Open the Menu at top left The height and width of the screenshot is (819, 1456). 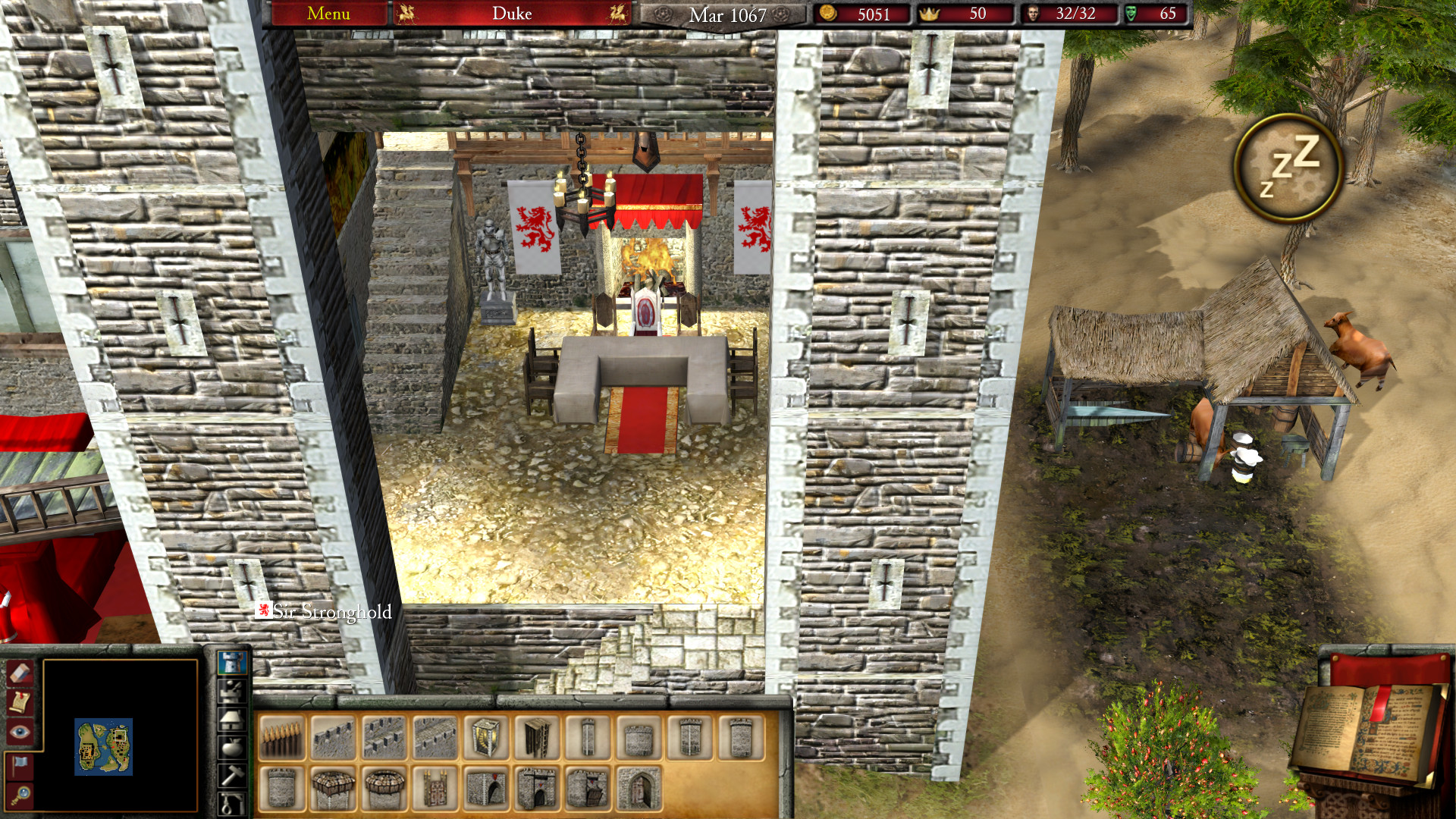coord(328,13)
